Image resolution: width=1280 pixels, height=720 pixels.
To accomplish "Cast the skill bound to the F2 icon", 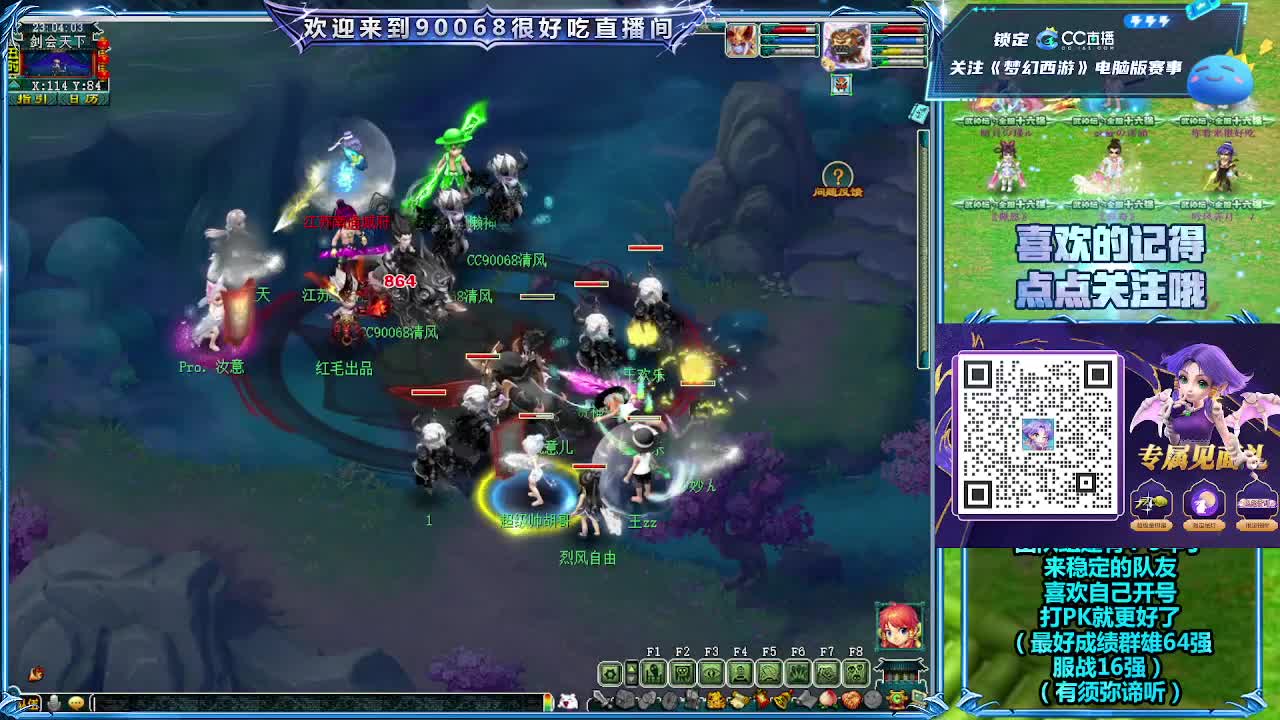I will 680,672.
